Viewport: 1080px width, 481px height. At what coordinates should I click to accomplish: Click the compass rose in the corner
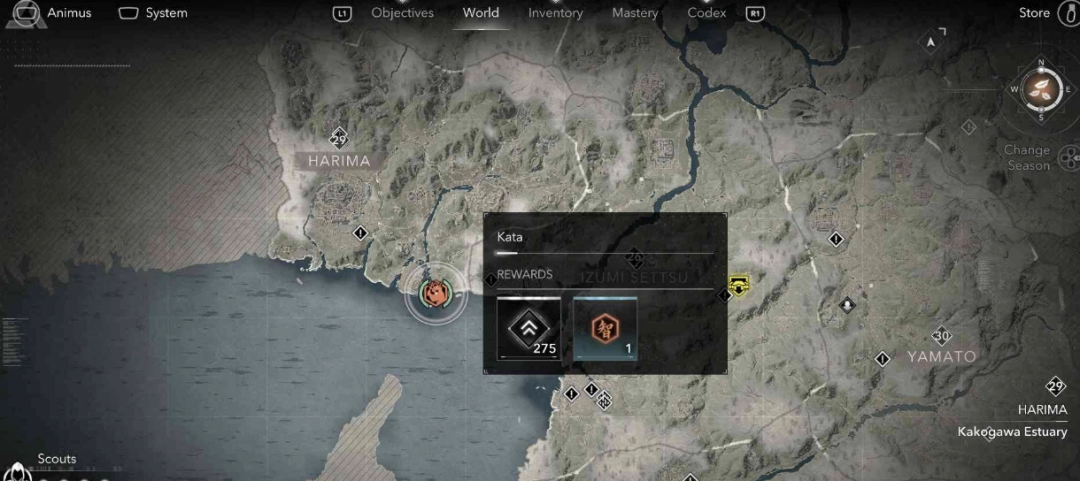click(x=1041, y=89)
